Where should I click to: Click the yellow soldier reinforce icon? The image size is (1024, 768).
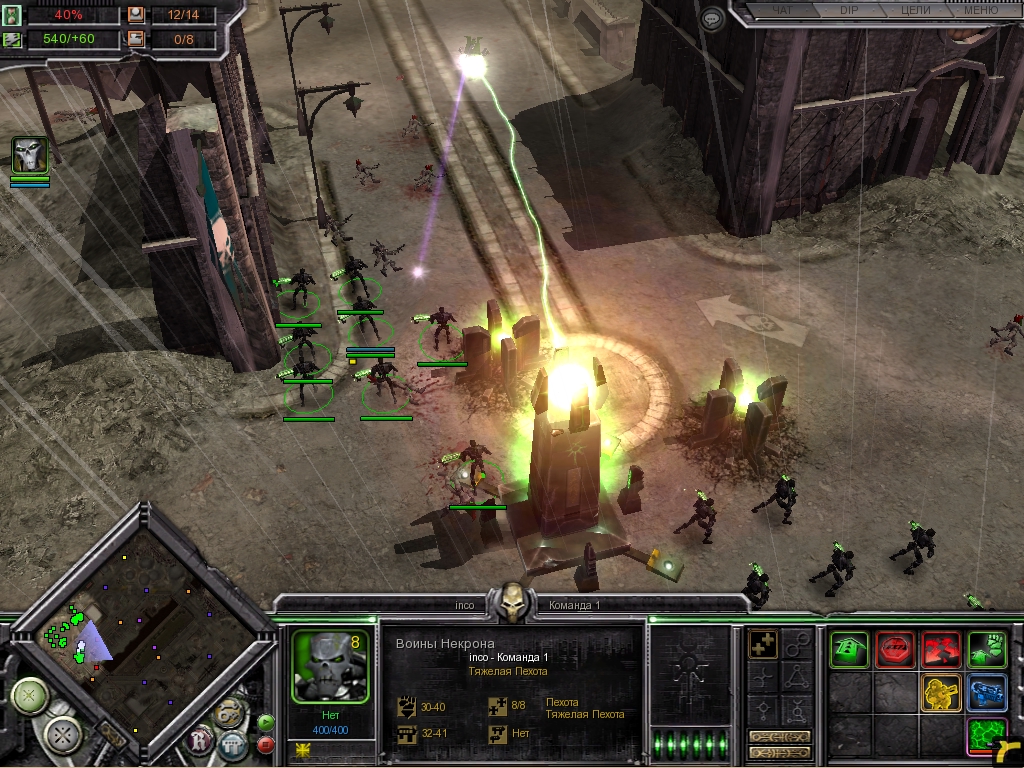[x=940, y=693]
